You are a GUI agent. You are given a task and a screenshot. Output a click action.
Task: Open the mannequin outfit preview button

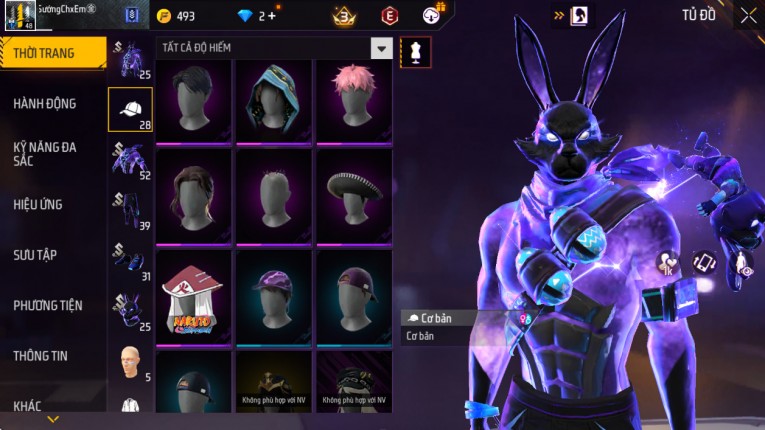pos(416,52)
